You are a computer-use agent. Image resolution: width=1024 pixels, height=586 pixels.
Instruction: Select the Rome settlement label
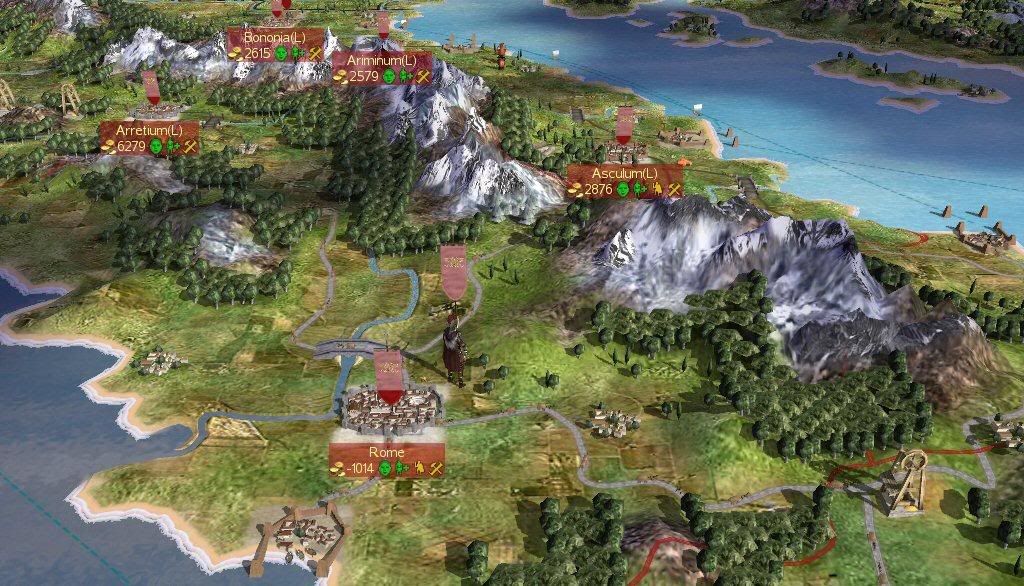(386, 453)
